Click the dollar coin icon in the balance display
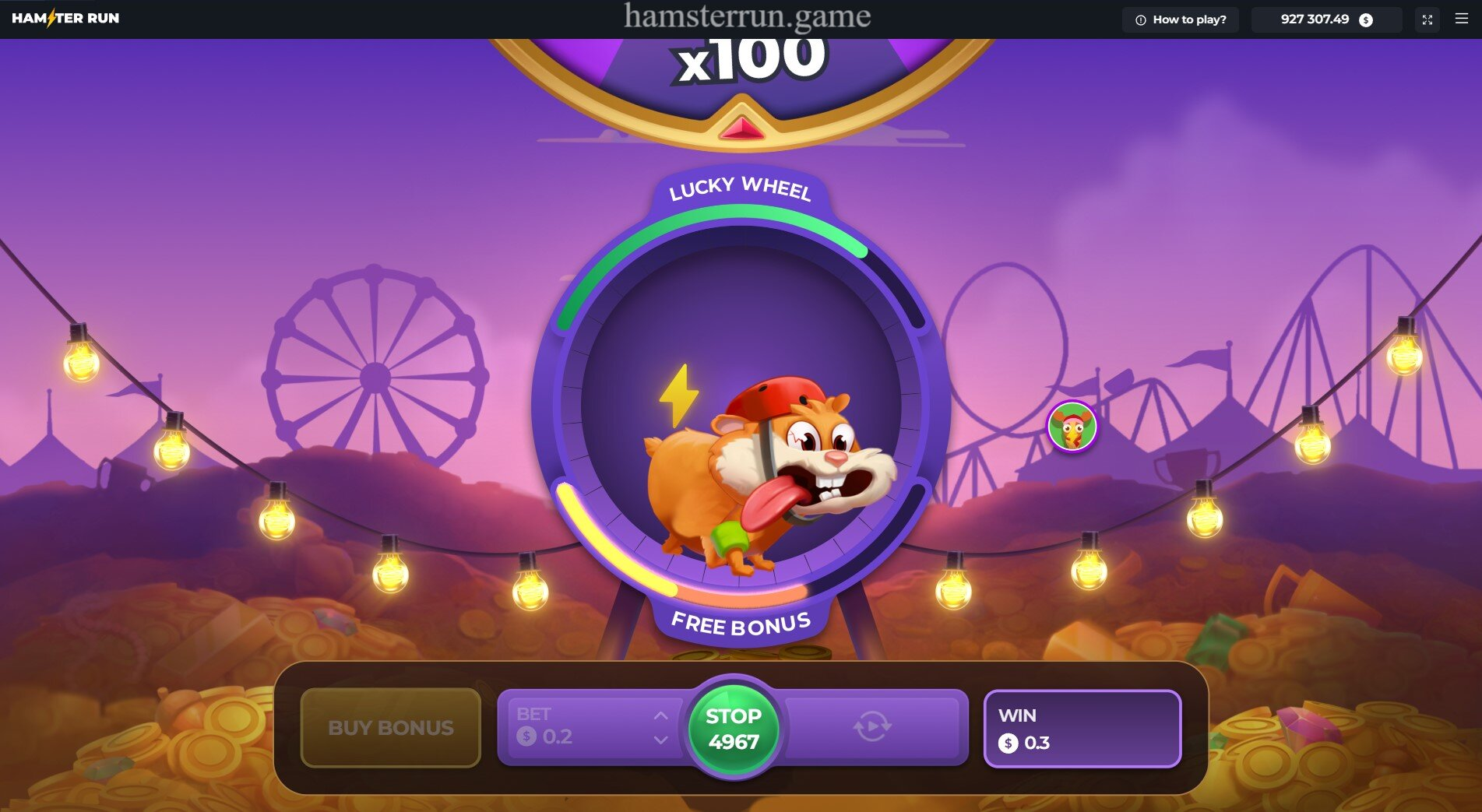 pos(1364,21)
